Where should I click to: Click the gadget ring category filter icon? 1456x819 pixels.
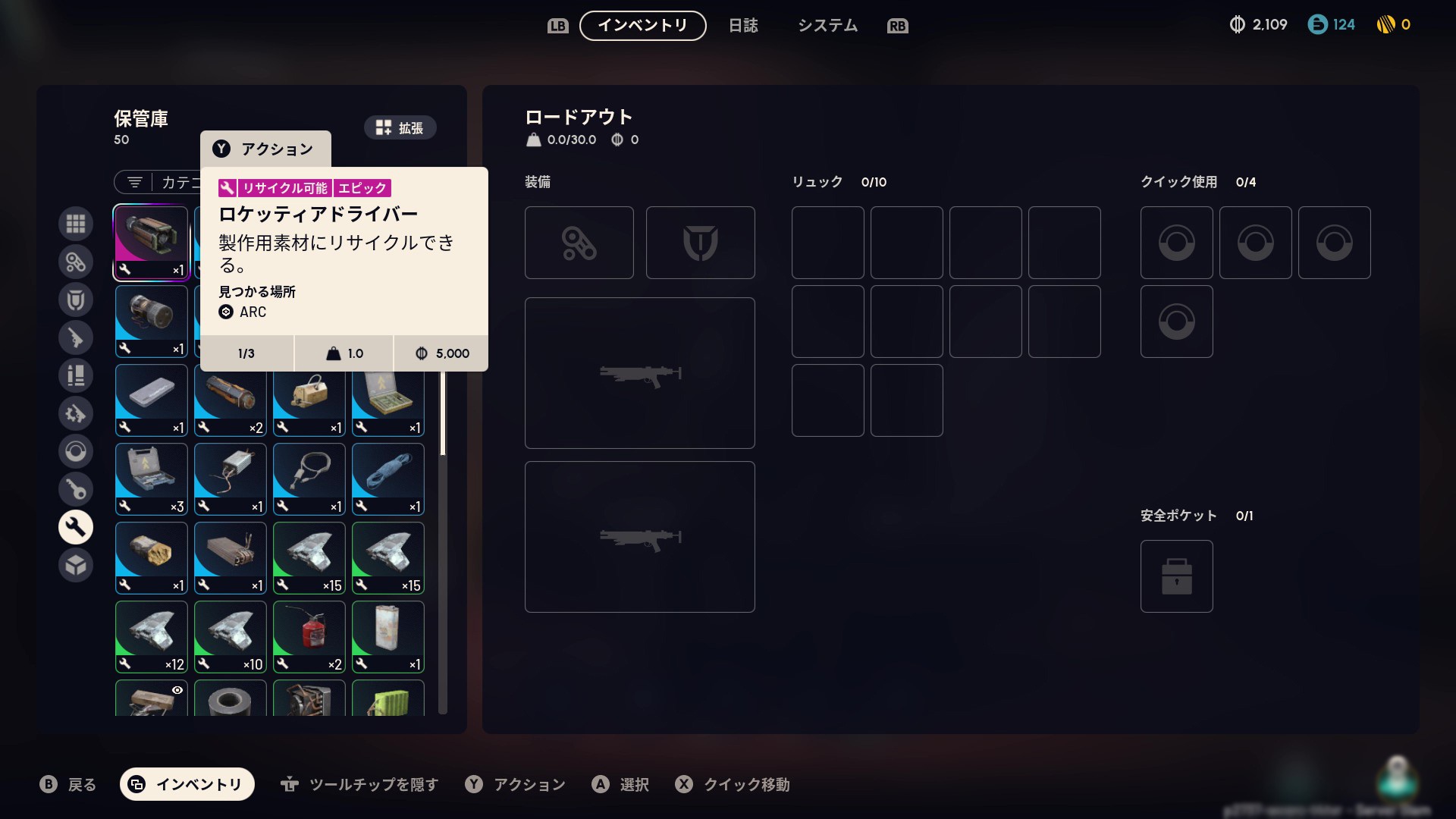click(x=76, y=451)
